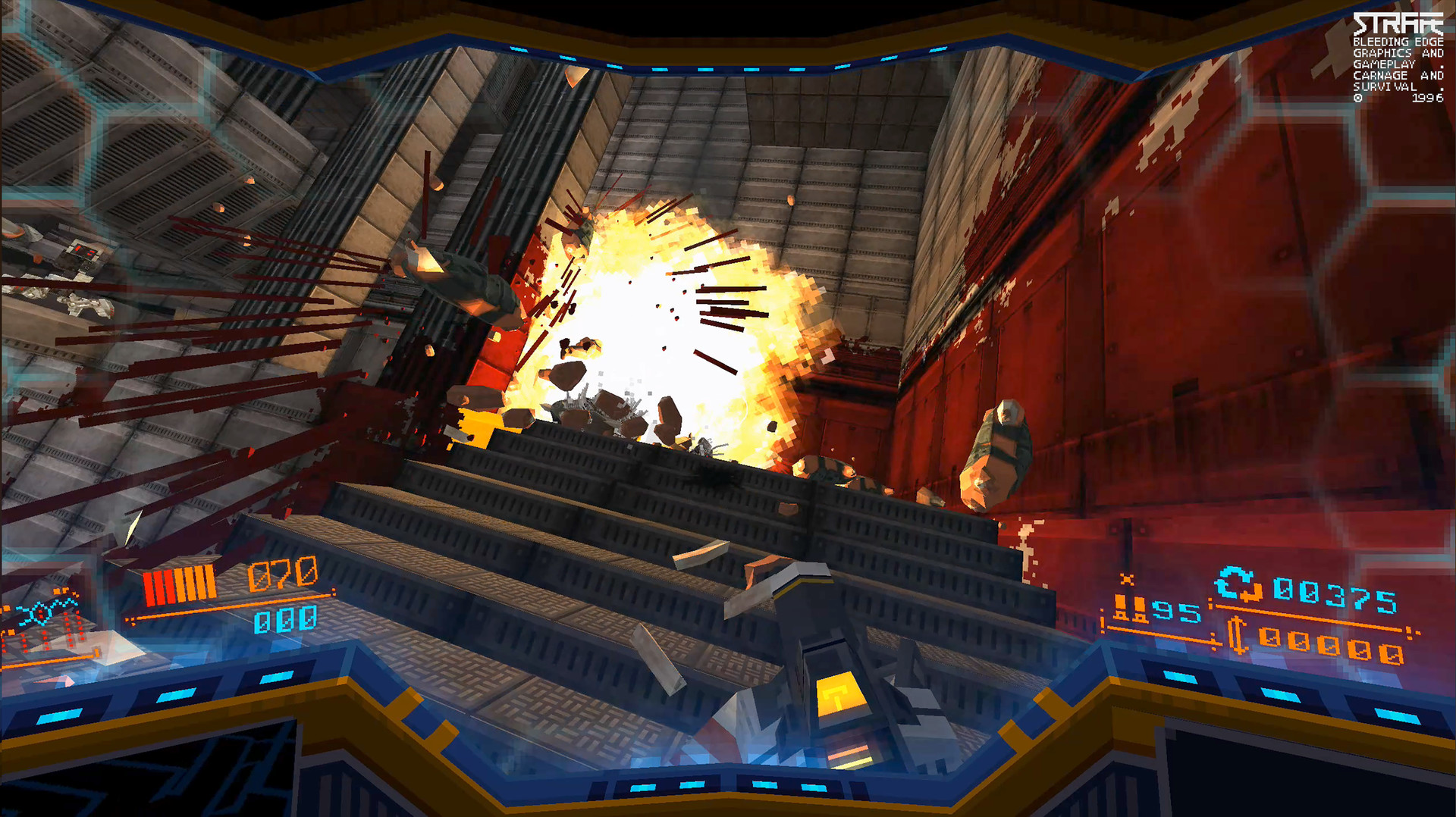Click the small X marker above the ammo counter

tap(1127, 578)
